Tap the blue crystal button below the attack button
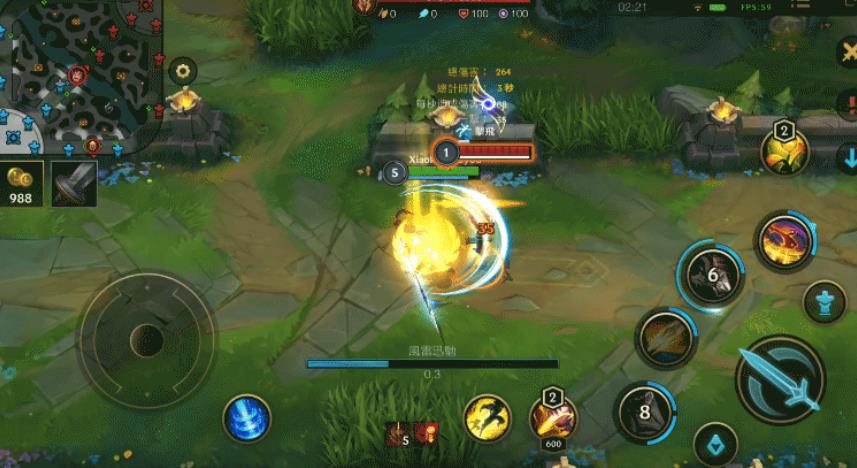The height and width of the screenshot is (468, 857). coord(715,441)
